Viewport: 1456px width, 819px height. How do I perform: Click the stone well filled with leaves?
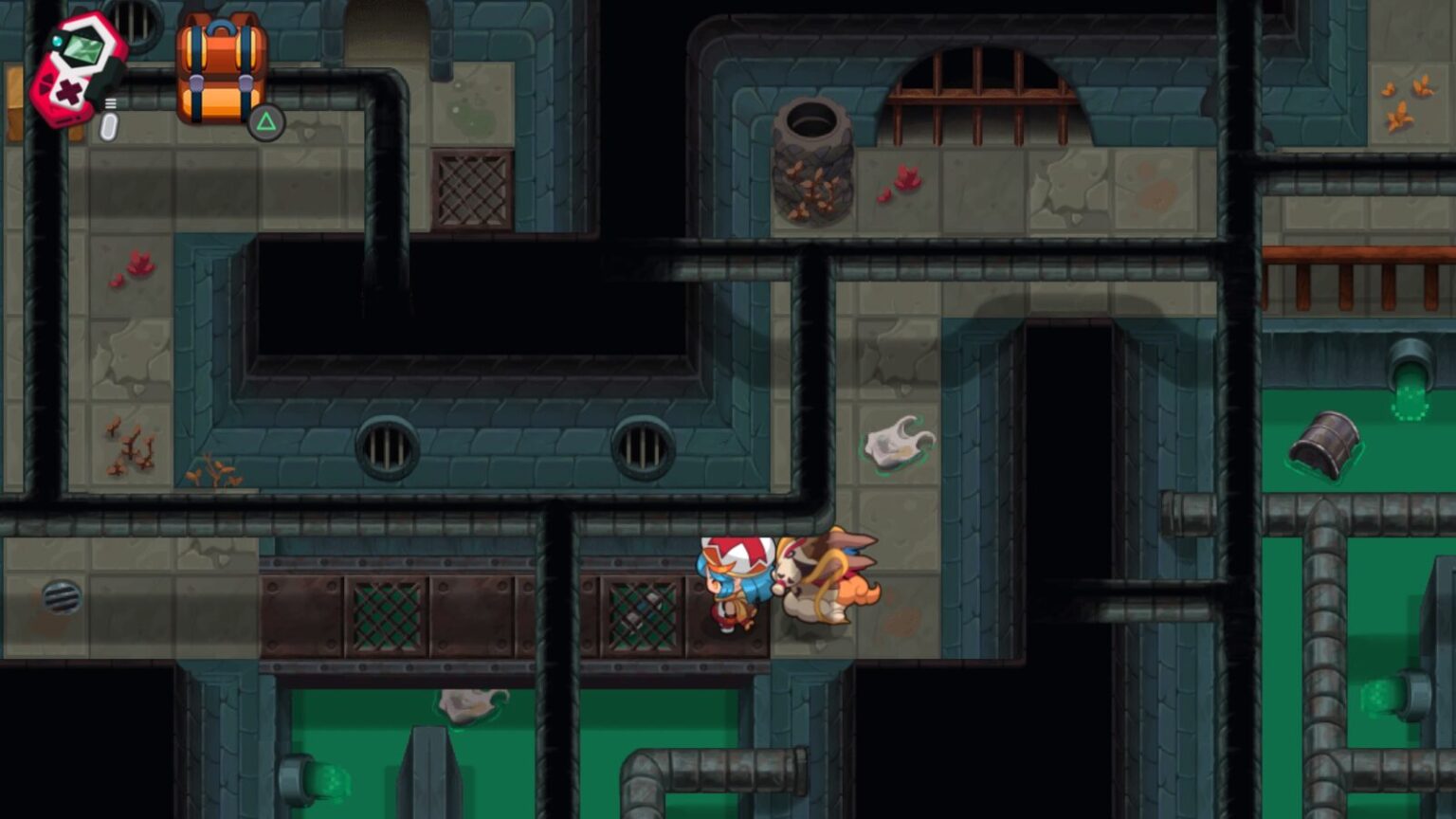(813, 161)
